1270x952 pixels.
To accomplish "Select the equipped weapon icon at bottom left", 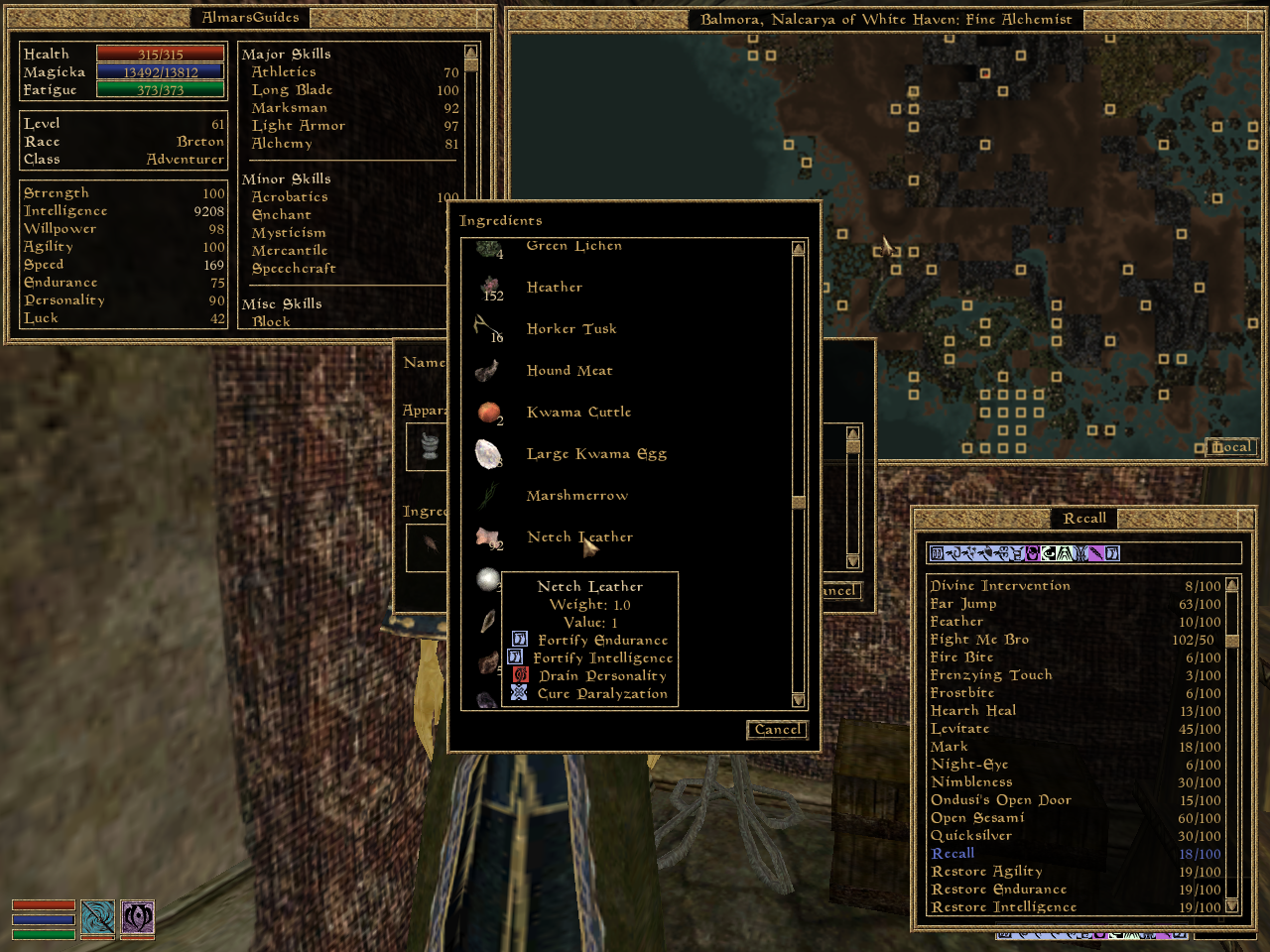I will click(98, 919).
